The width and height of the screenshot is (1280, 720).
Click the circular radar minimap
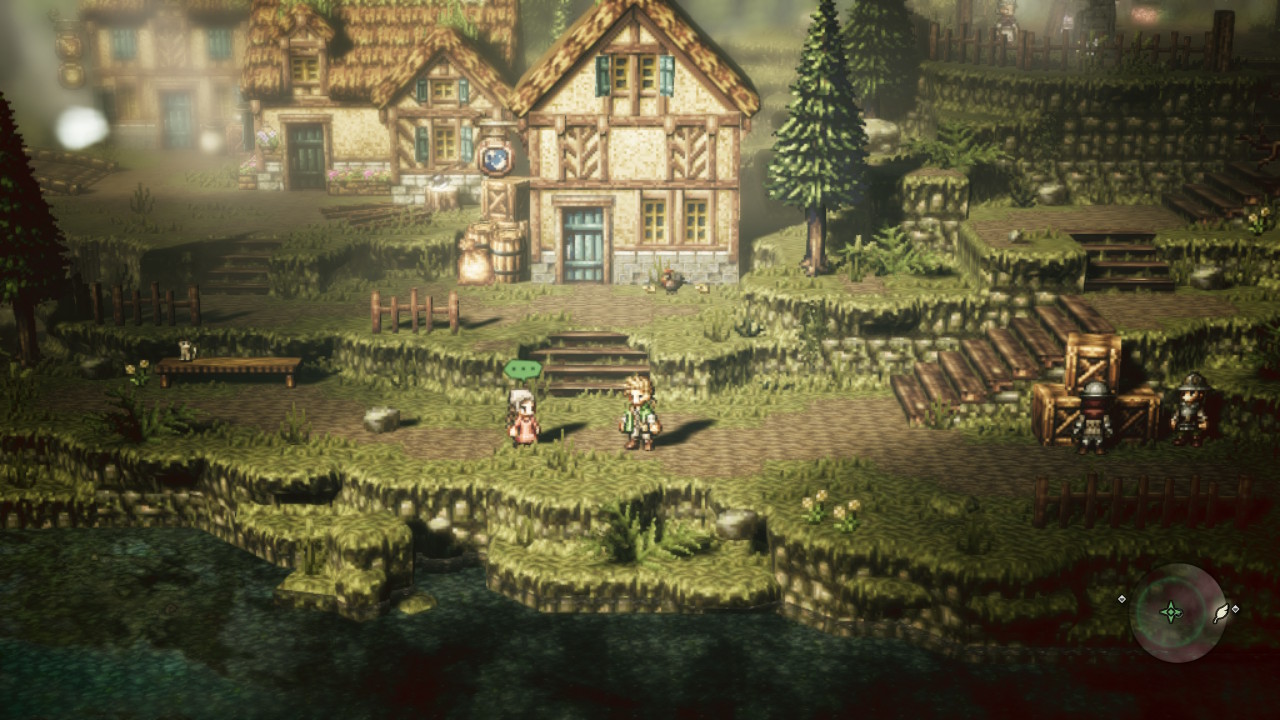point(1177,612)
